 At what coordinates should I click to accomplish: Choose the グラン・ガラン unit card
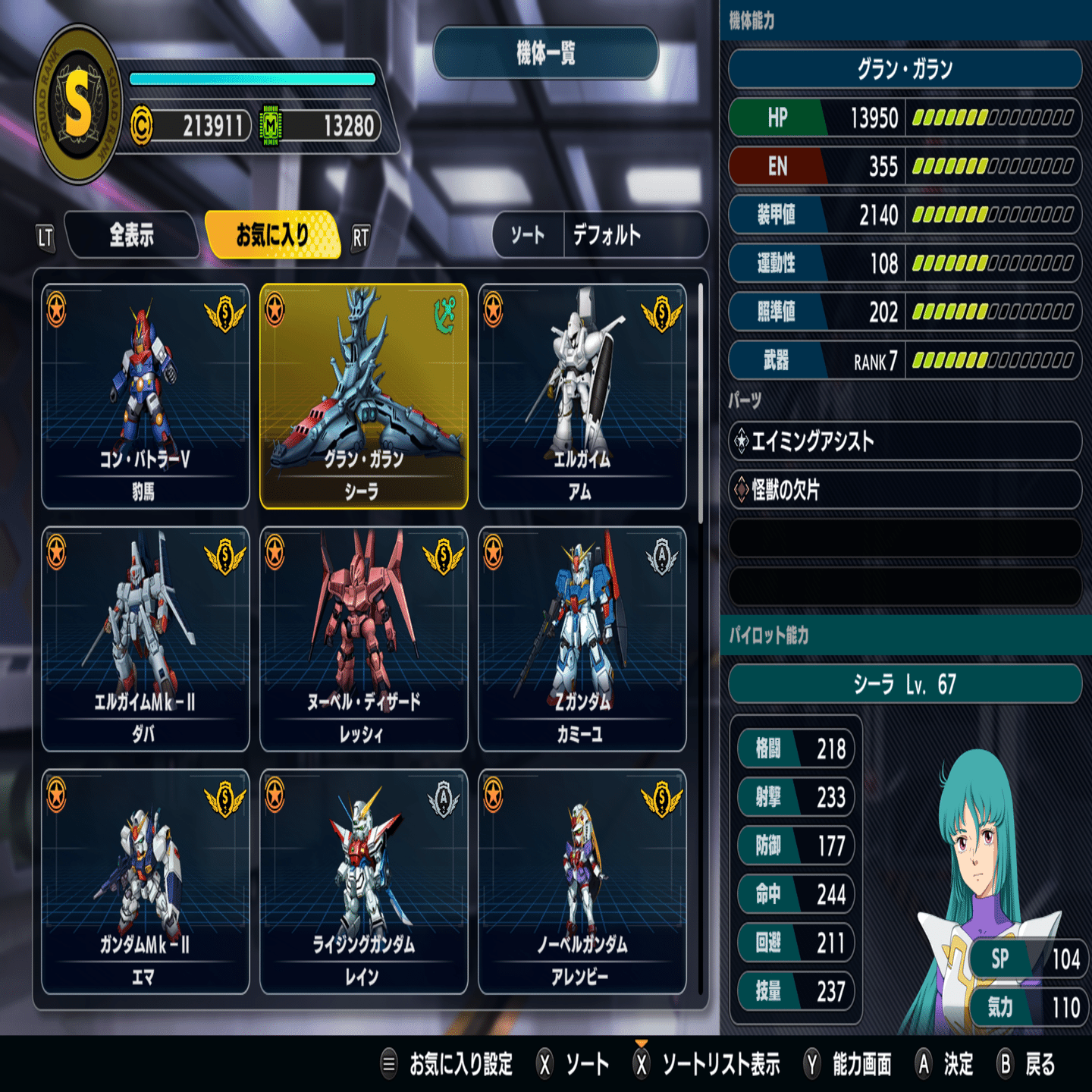364,396
